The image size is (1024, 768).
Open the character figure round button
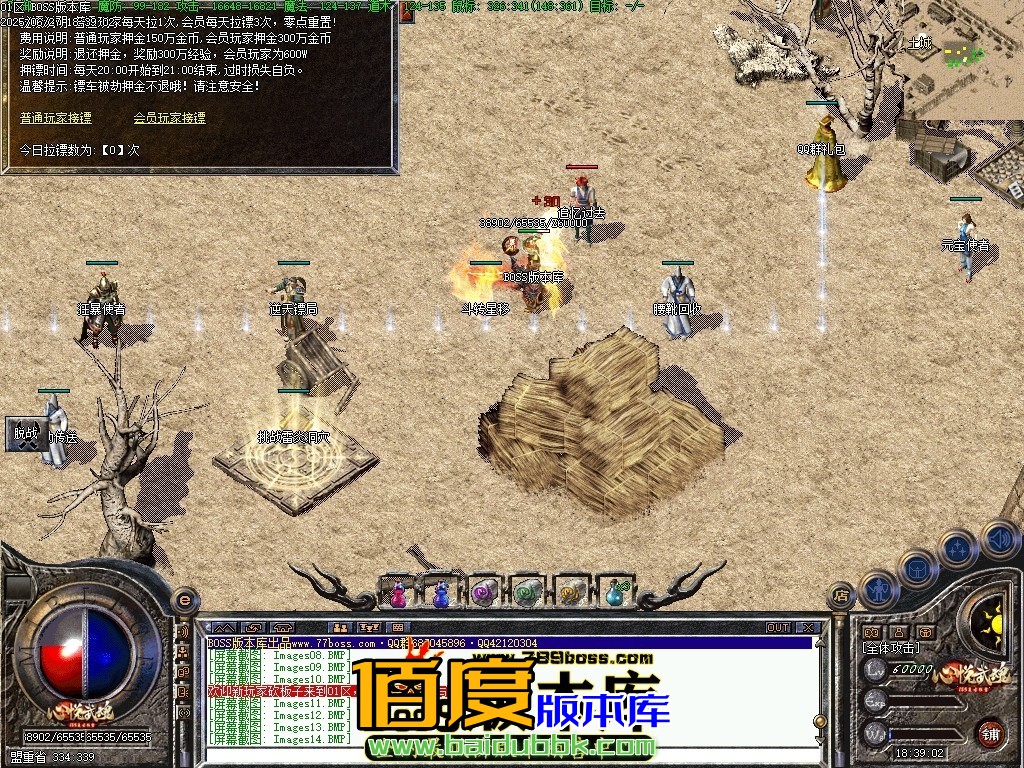click(877, 589)
